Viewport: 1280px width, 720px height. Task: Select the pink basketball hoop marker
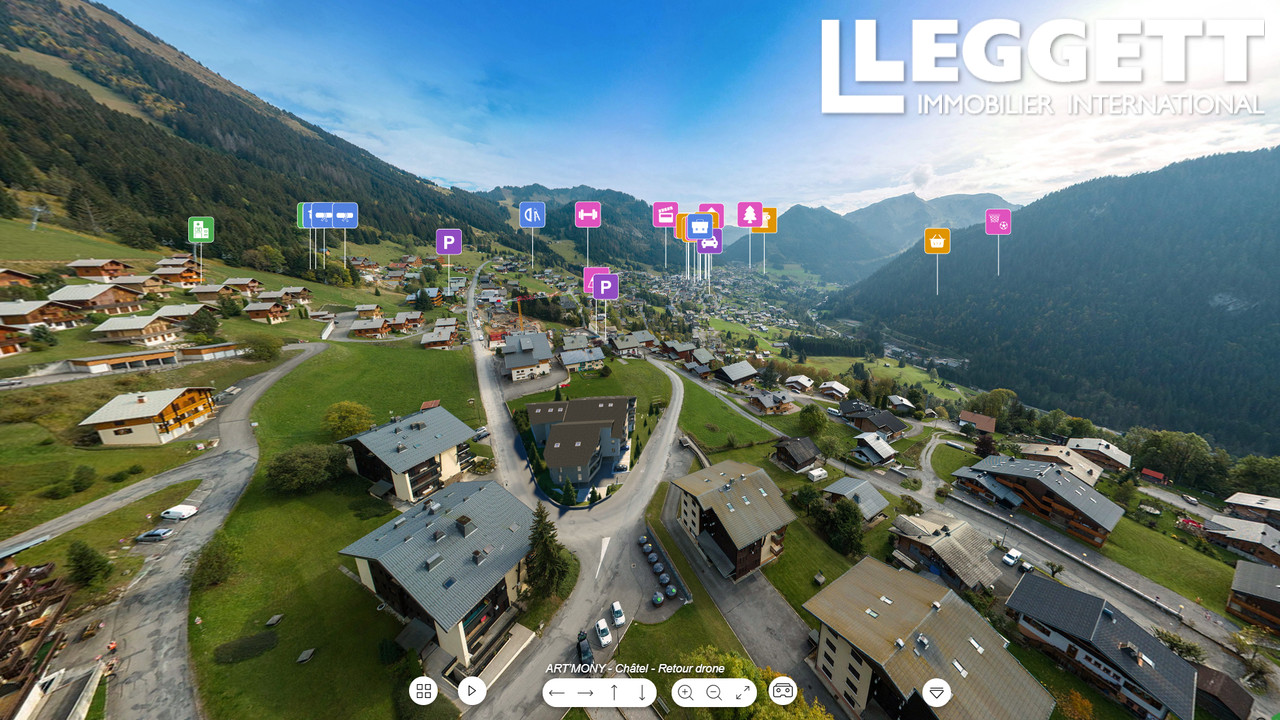click(x=998, y=222)
